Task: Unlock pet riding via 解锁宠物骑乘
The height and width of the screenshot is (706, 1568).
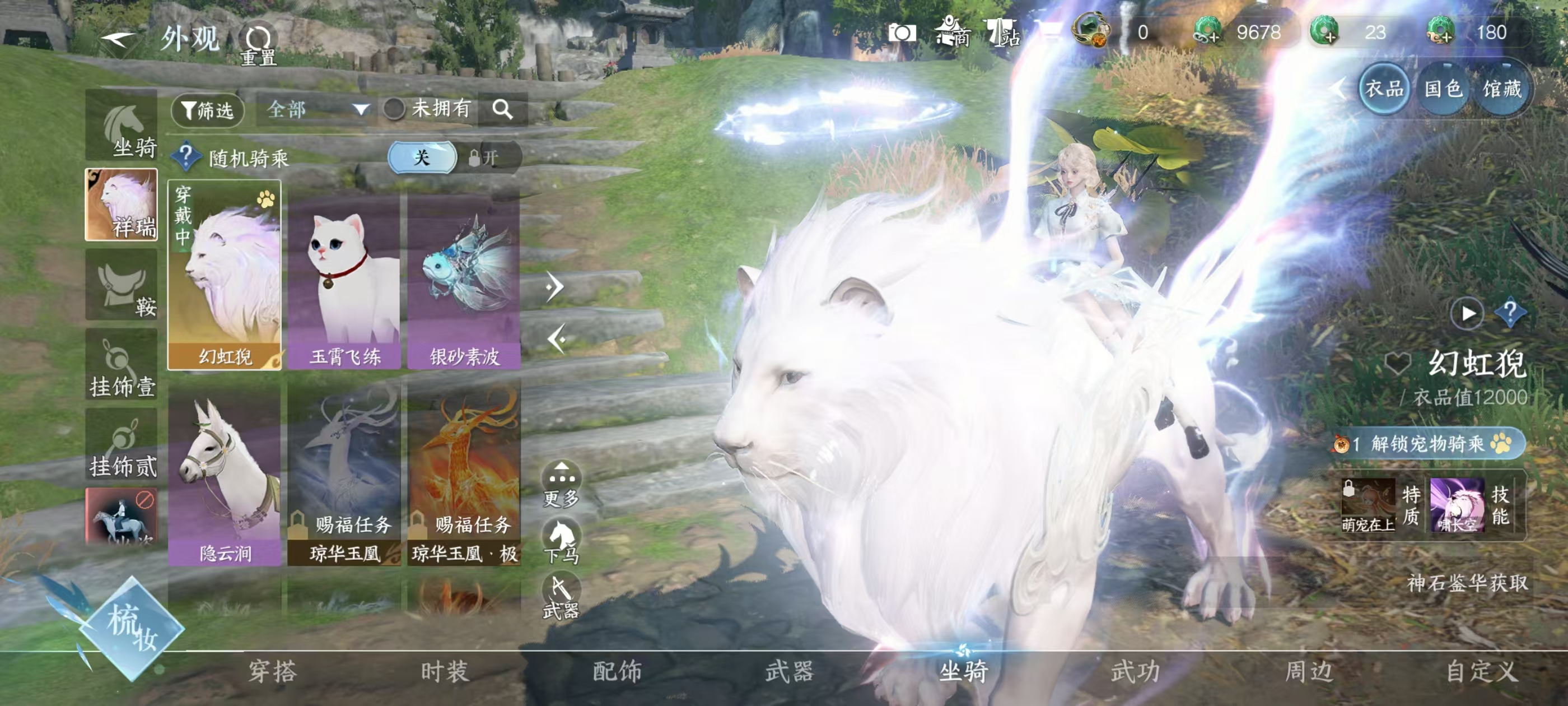Action: point(1428,443)
